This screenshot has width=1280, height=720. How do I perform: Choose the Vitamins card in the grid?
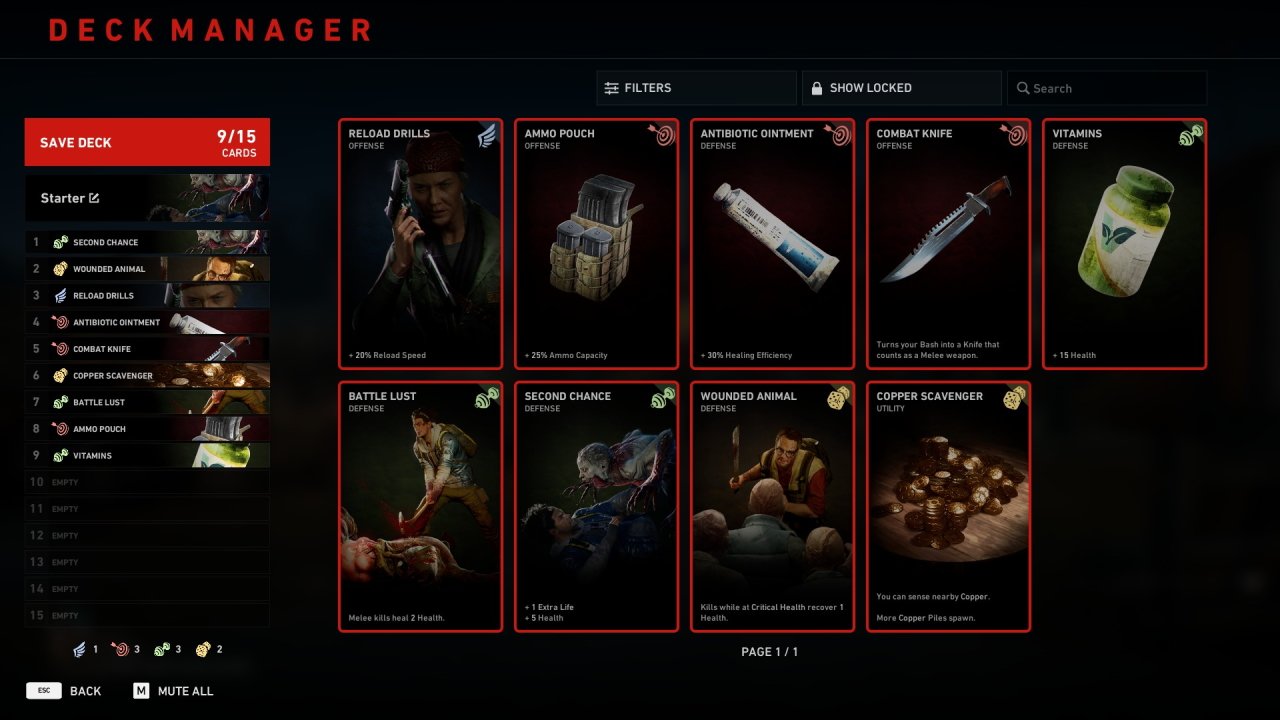point(1124,244)
